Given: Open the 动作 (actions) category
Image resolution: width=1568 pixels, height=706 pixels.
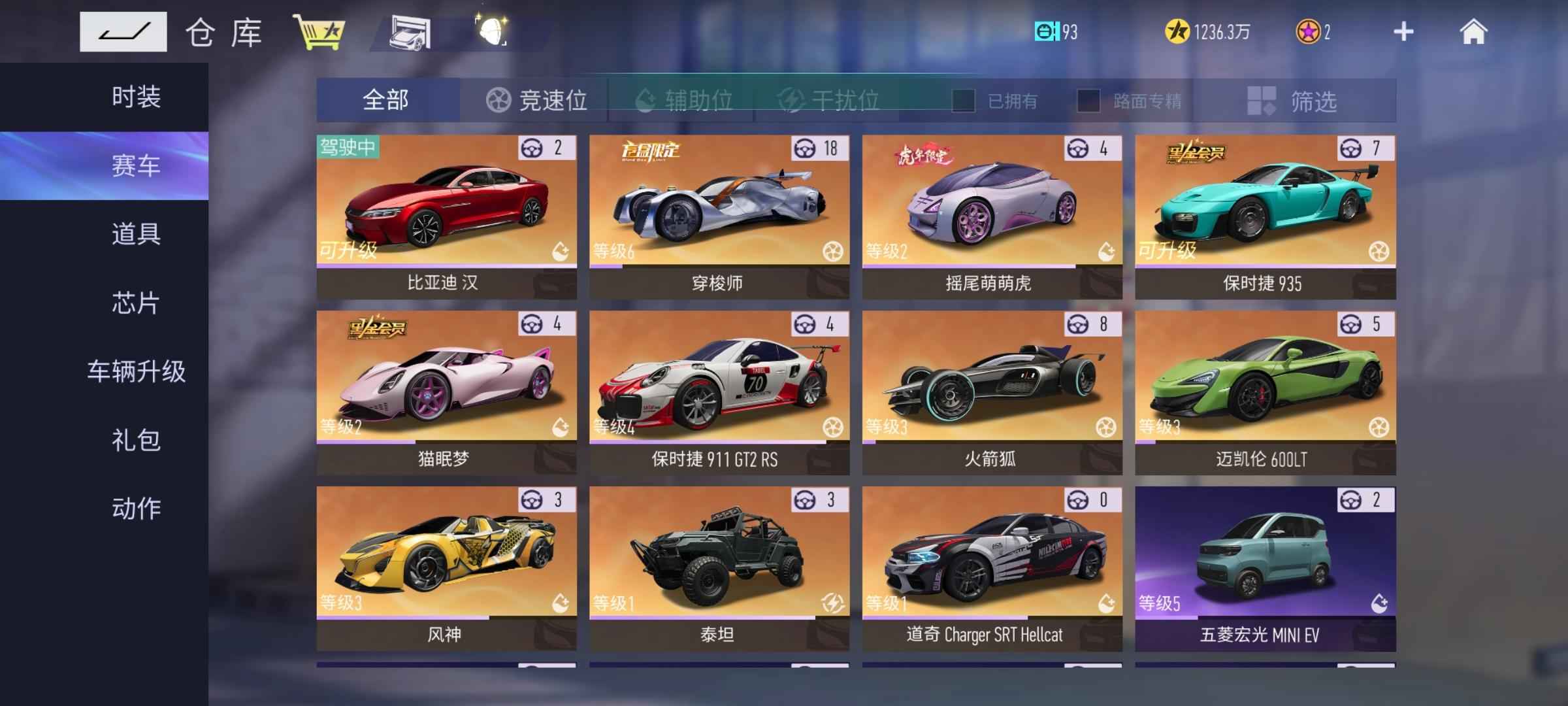Looking at the screenshot, I should tap(136, 508).
